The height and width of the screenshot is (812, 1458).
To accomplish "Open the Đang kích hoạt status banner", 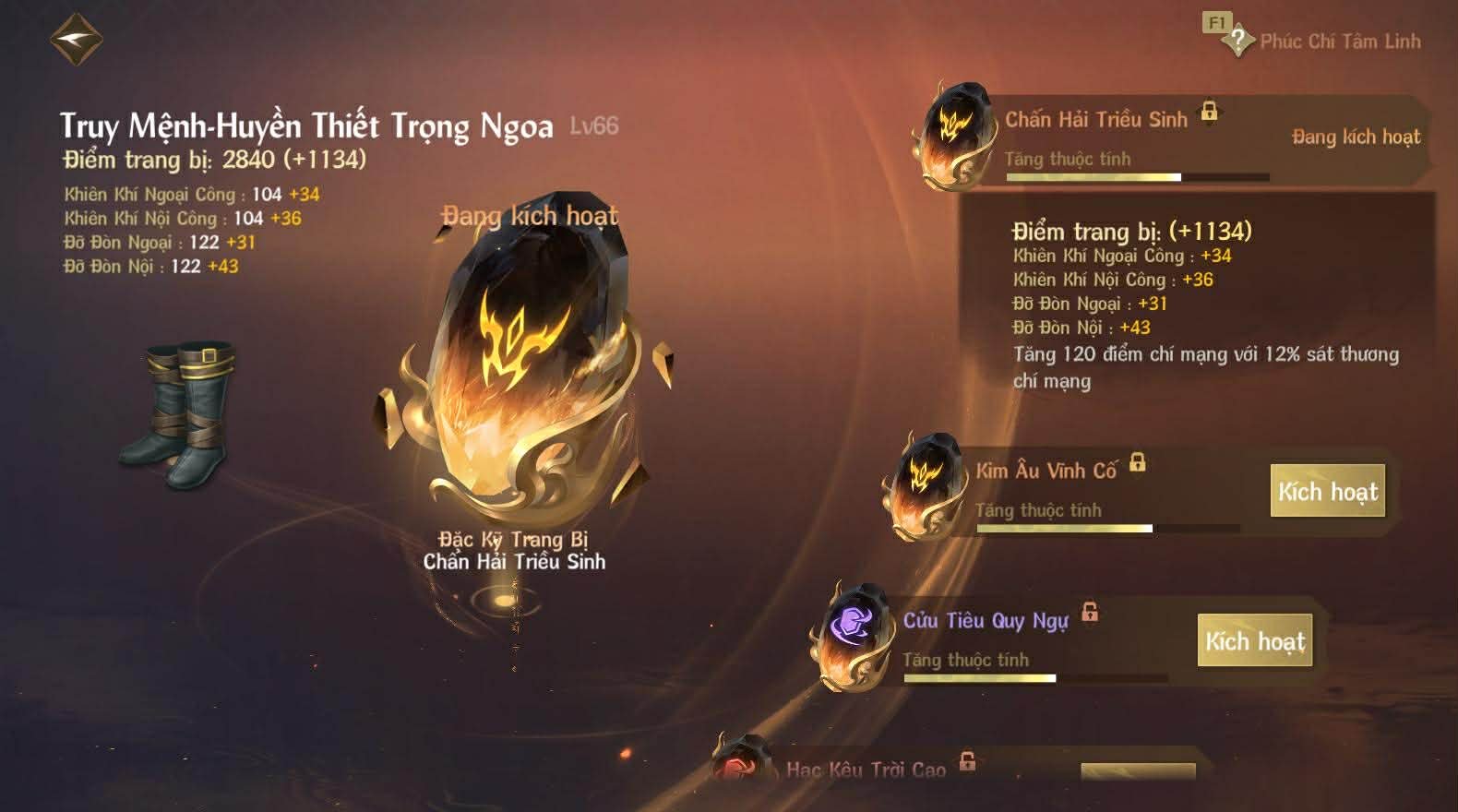I will tap(1356, 137).
